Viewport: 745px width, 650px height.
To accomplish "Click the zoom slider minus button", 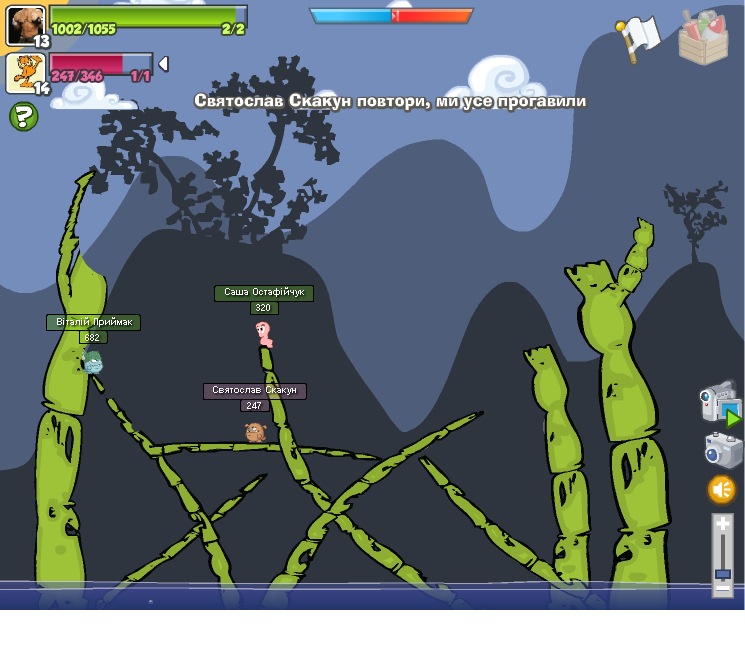I will pos(723,589).
